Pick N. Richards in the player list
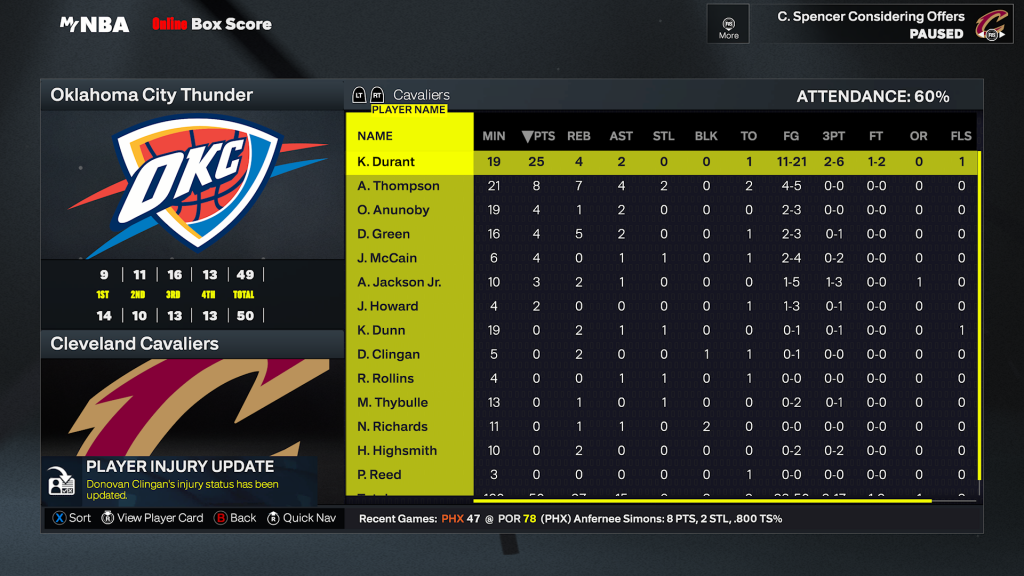 pos(393,426)
